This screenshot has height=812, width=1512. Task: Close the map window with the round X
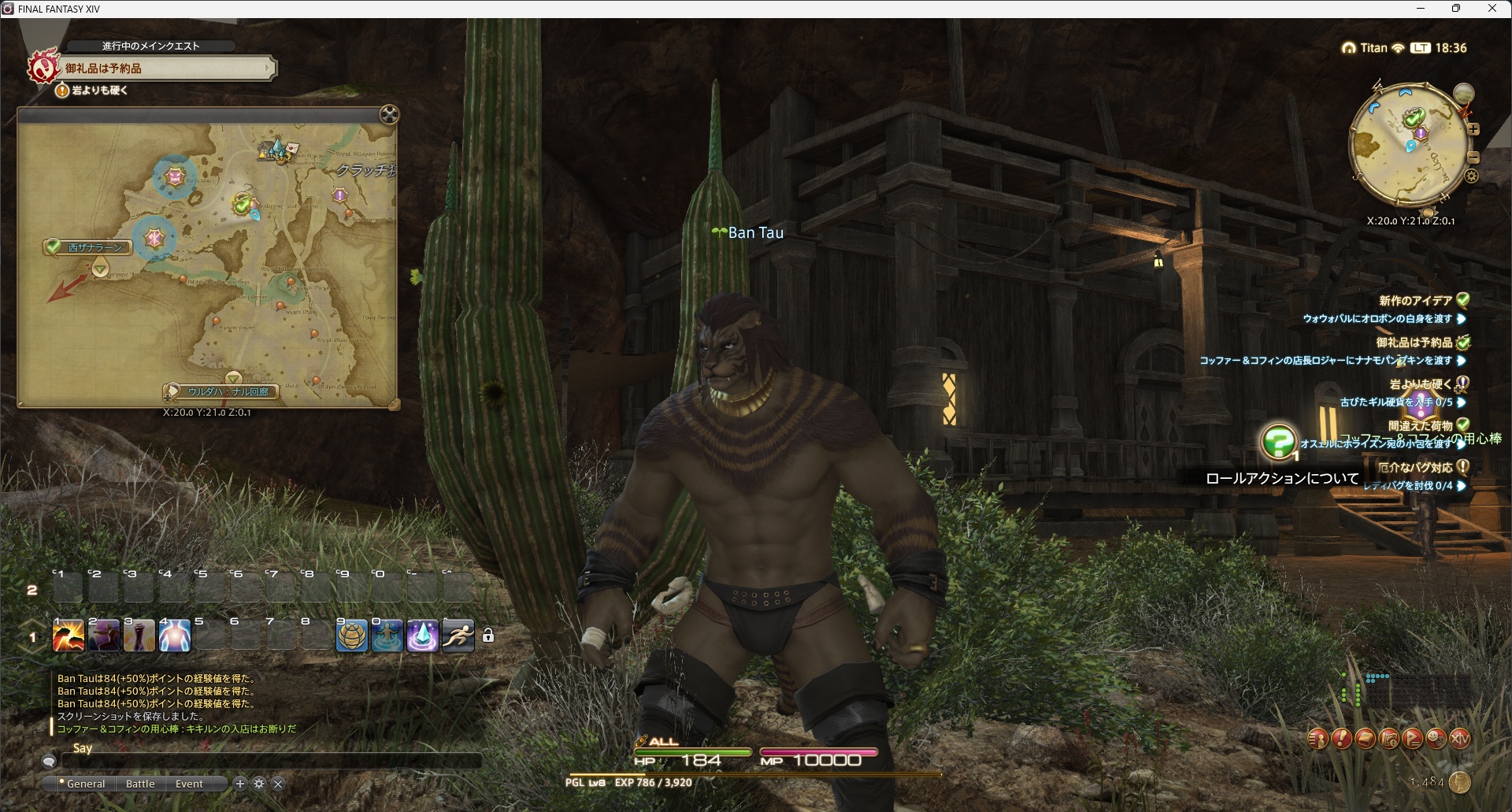(x=389, y=115)
